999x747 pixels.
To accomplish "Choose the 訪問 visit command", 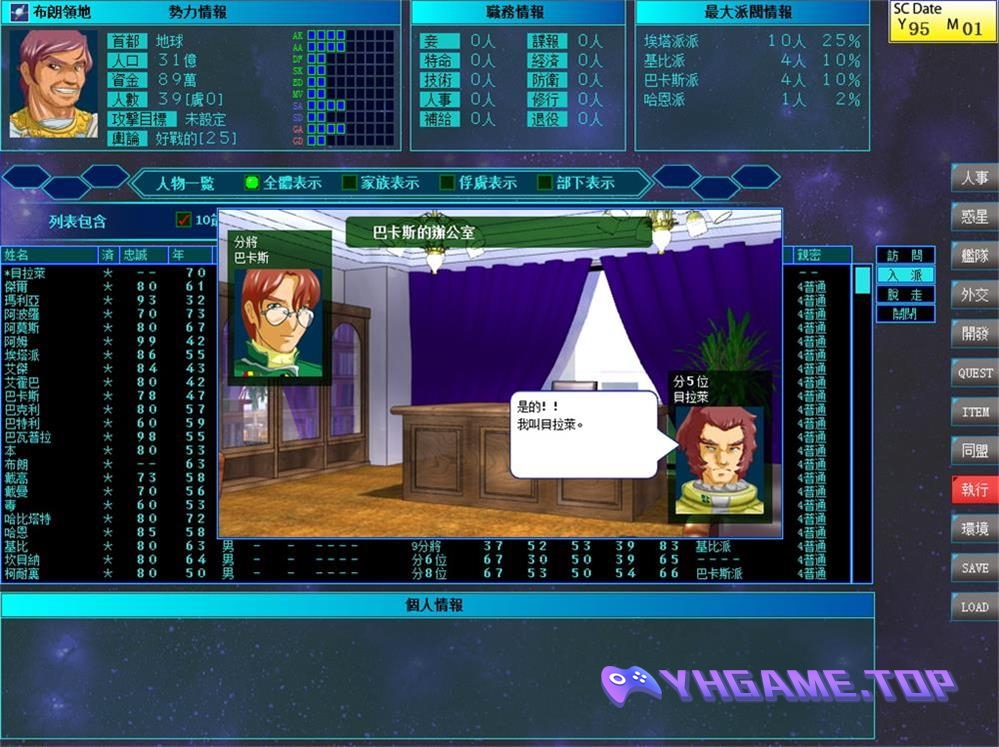I will pyautogui.click(x=905, y=255).
